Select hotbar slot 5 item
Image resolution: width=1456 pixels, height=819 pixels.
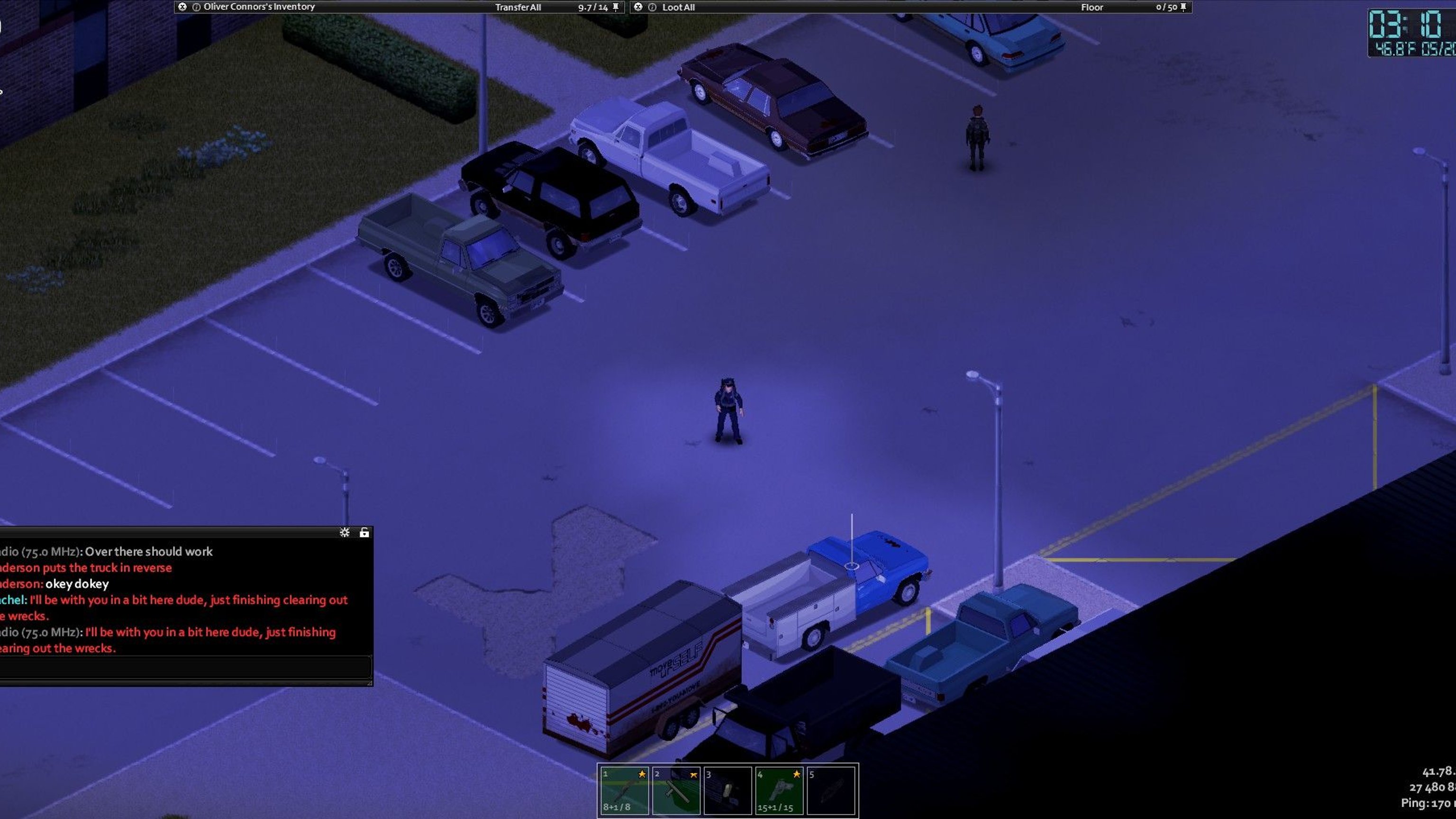tap(830, 790)
